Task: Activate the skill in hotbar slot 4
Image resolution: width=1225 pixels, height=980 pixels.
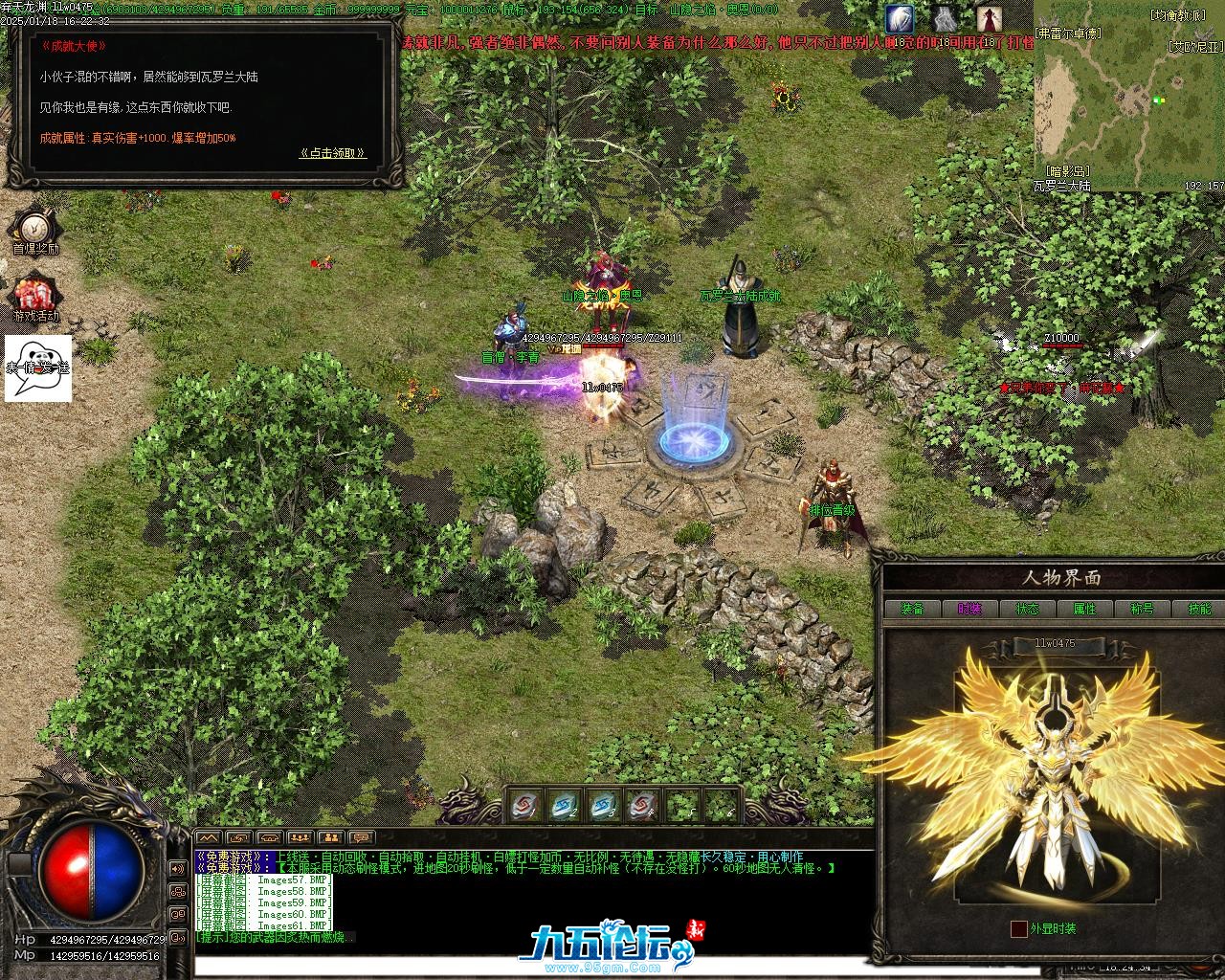Action: 641,806
